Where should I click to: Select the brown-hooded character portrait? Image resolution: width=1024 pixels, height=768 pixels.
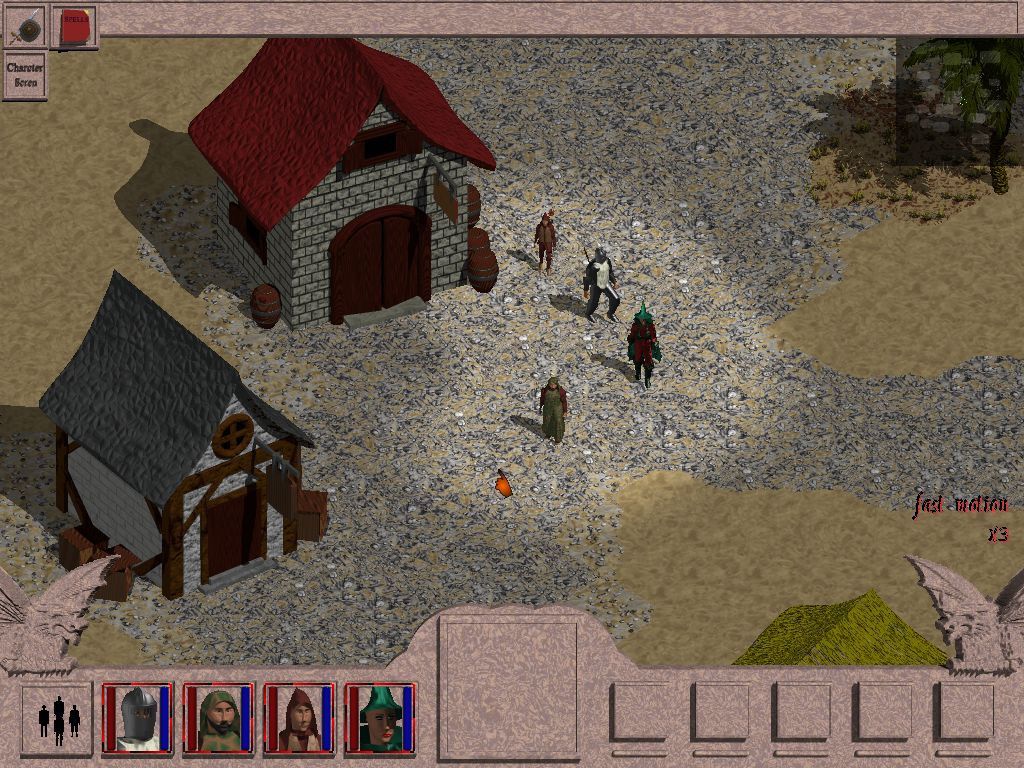299,717
